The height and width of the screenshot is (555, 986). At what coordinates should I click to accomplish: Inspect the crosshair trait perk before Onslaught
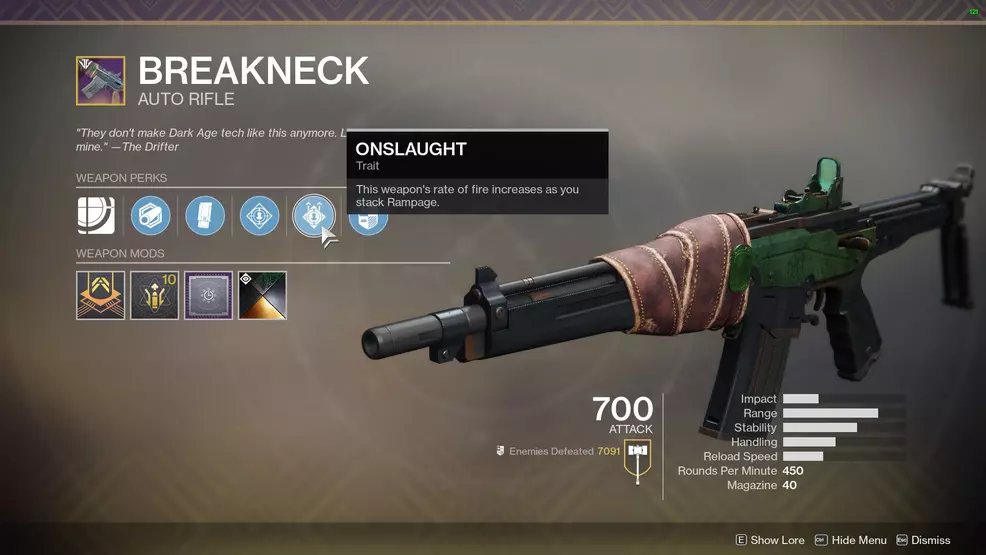coord(259,215)
